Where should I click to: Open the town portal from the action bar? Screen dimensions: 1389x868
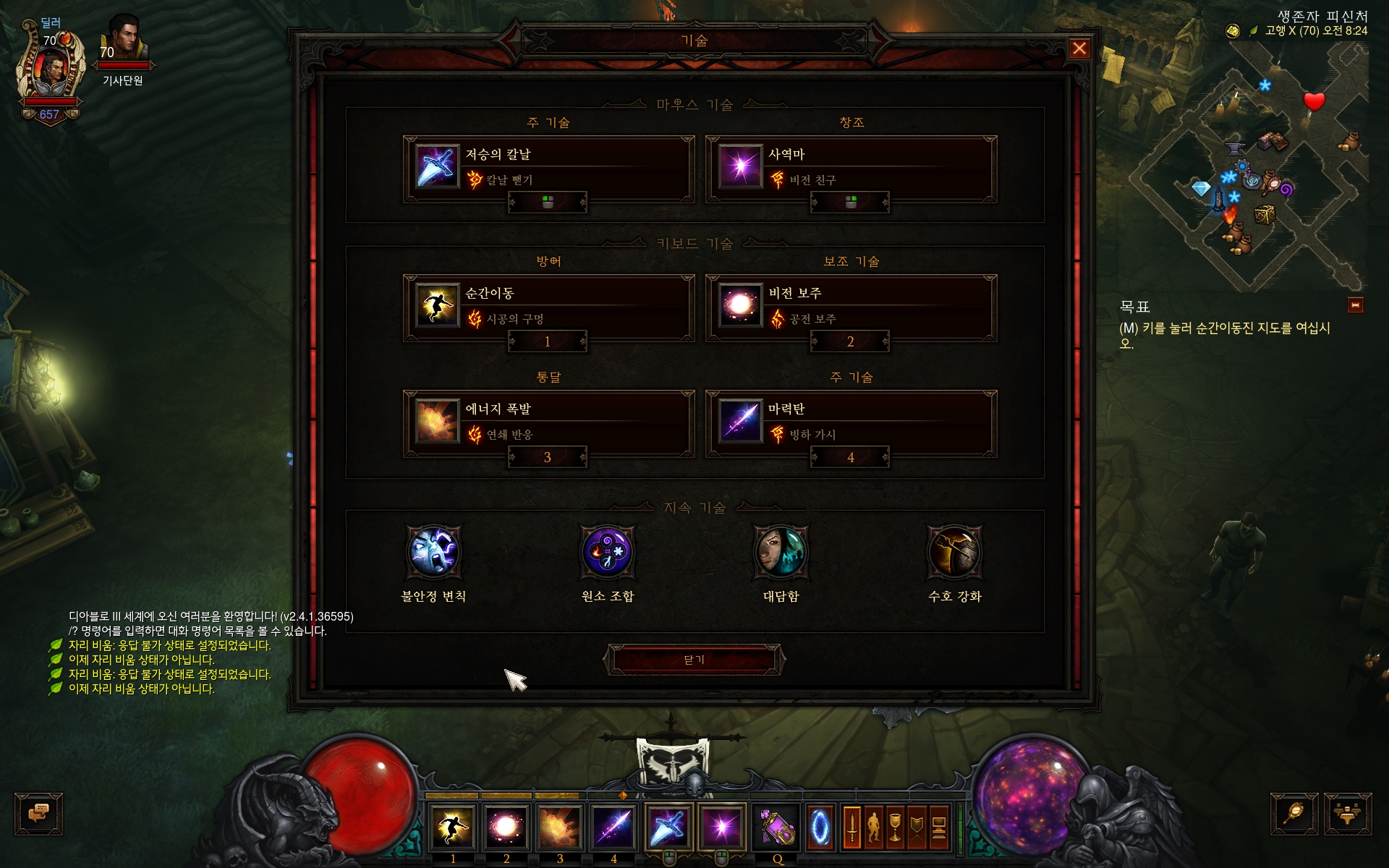click(820, 826)
